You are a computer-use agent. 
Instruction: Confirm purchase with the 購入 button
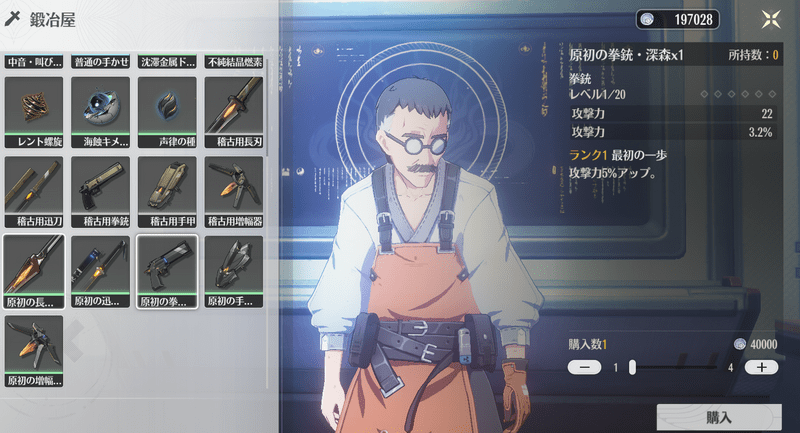[x=718, y=417]
